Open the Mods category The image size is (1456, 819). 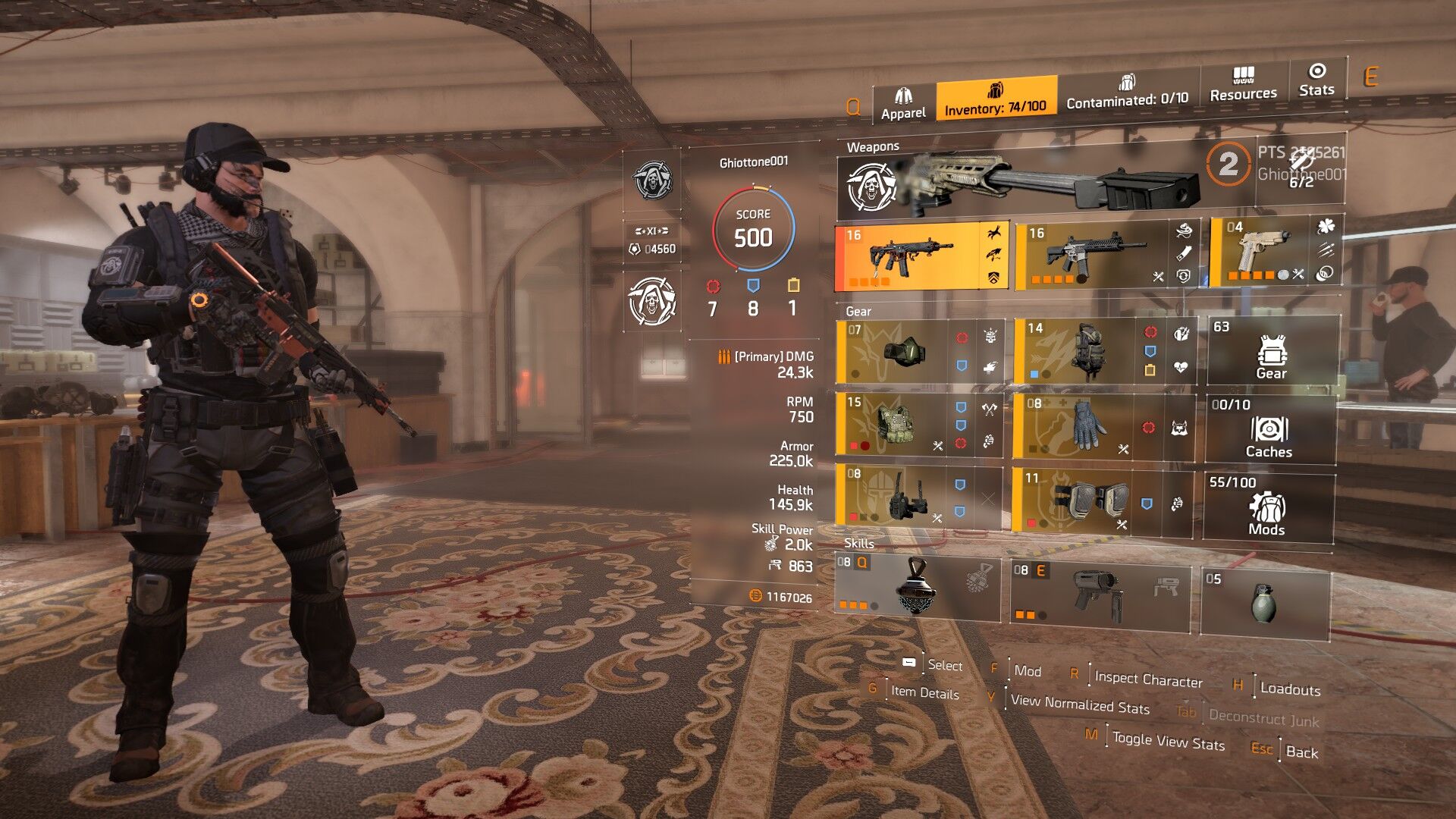click(x=1266, y=508)
